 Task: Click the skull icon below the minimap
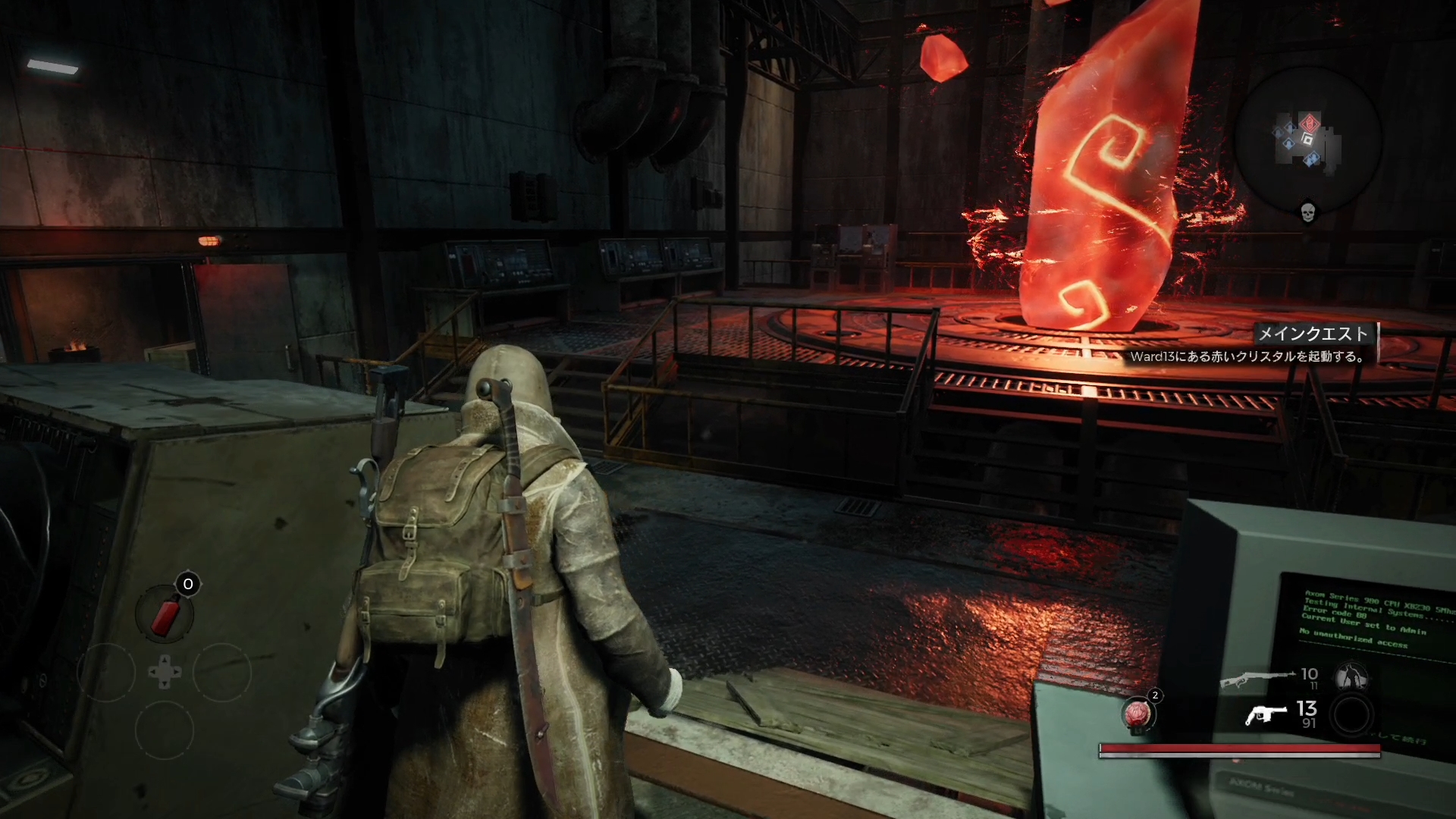click(x=1307, y=212)
